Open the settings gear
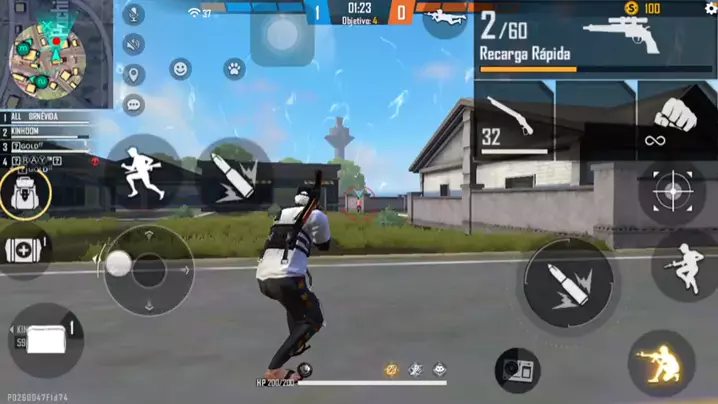The width and height of the screenshot is (718, 404). 710,9
